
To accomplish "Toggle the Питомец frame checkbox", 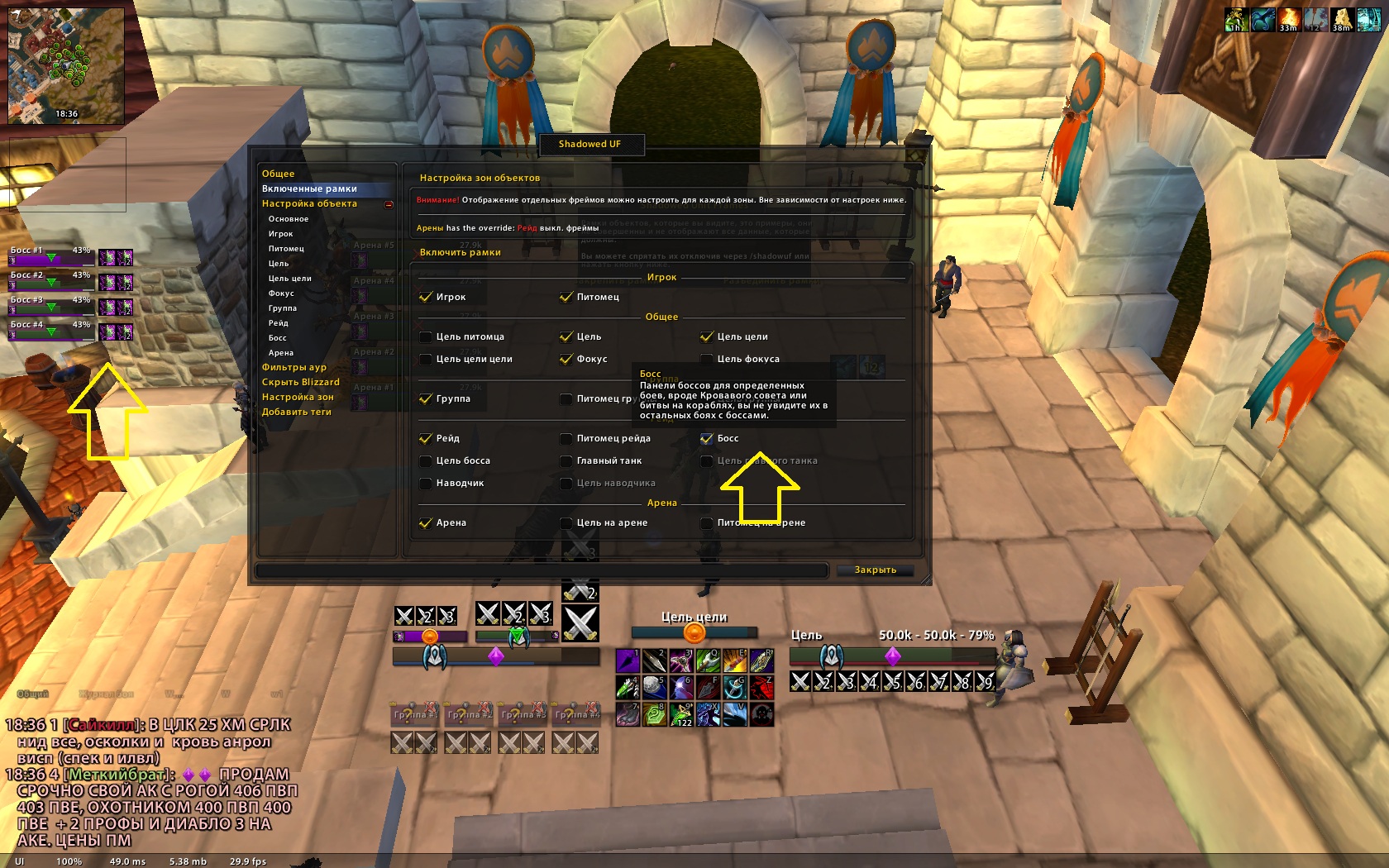I will [x=566, y=298].
